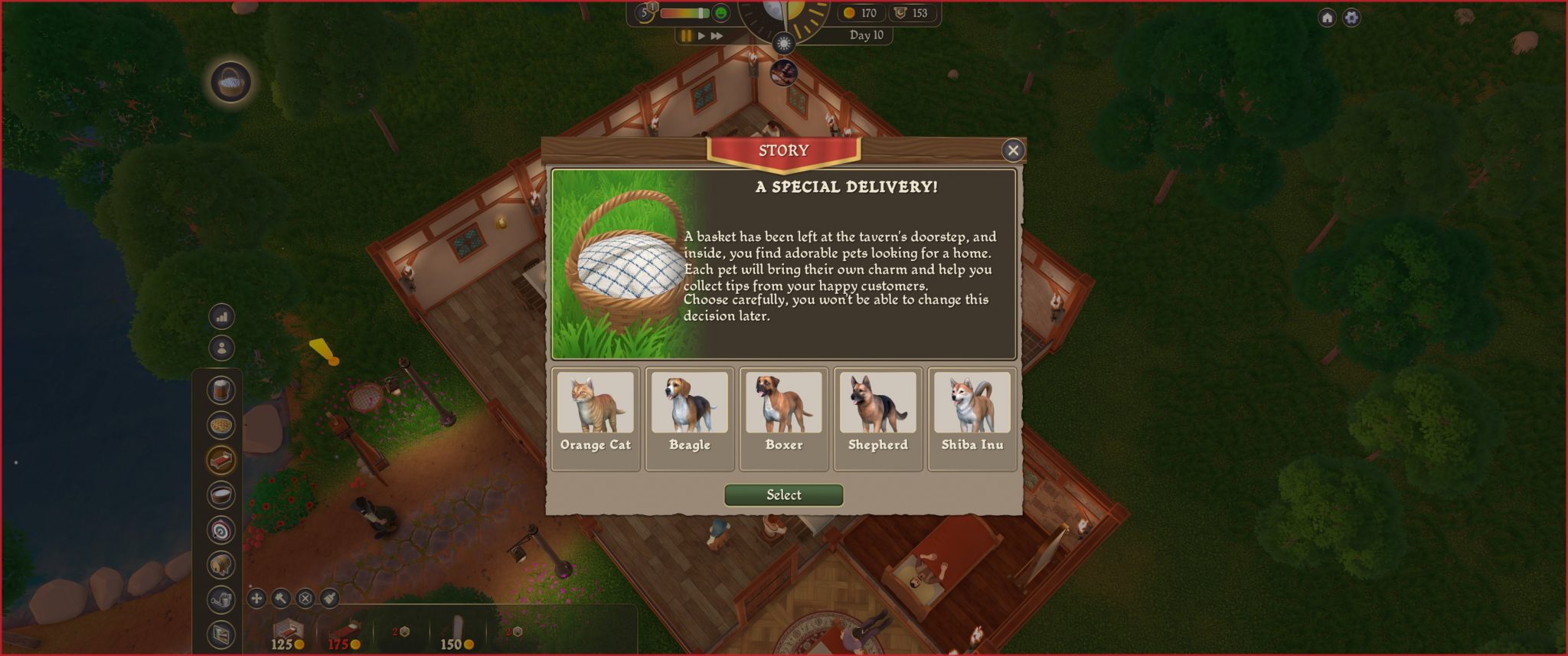The width and height of the screenshot is (1568, 656).
Task: Pause the game time
Action: click(x=686, y=36)
